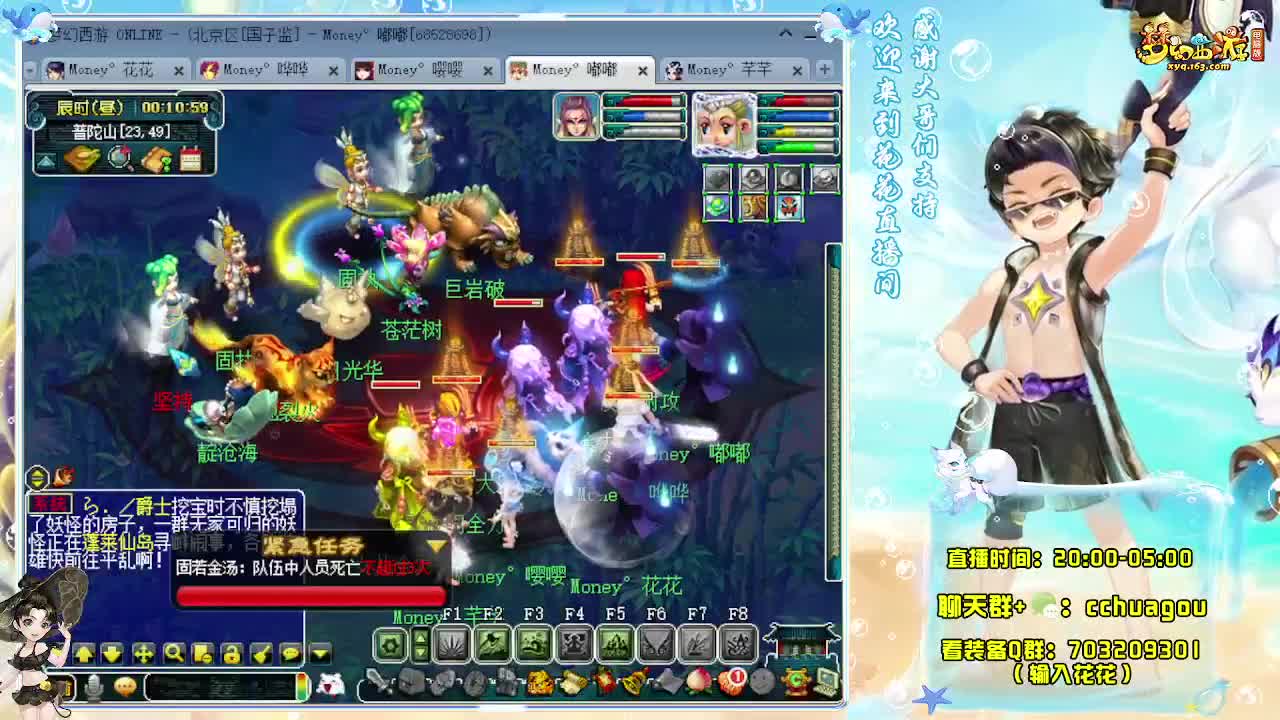
Task: Click the green-red volume bar near the chat input
Action: (x=301, y=687)
